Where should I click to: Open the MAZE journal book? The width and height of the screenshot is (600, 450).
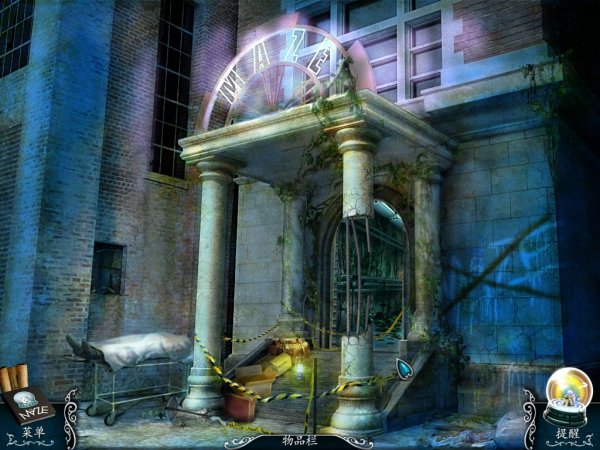click(x=29, y=400)
